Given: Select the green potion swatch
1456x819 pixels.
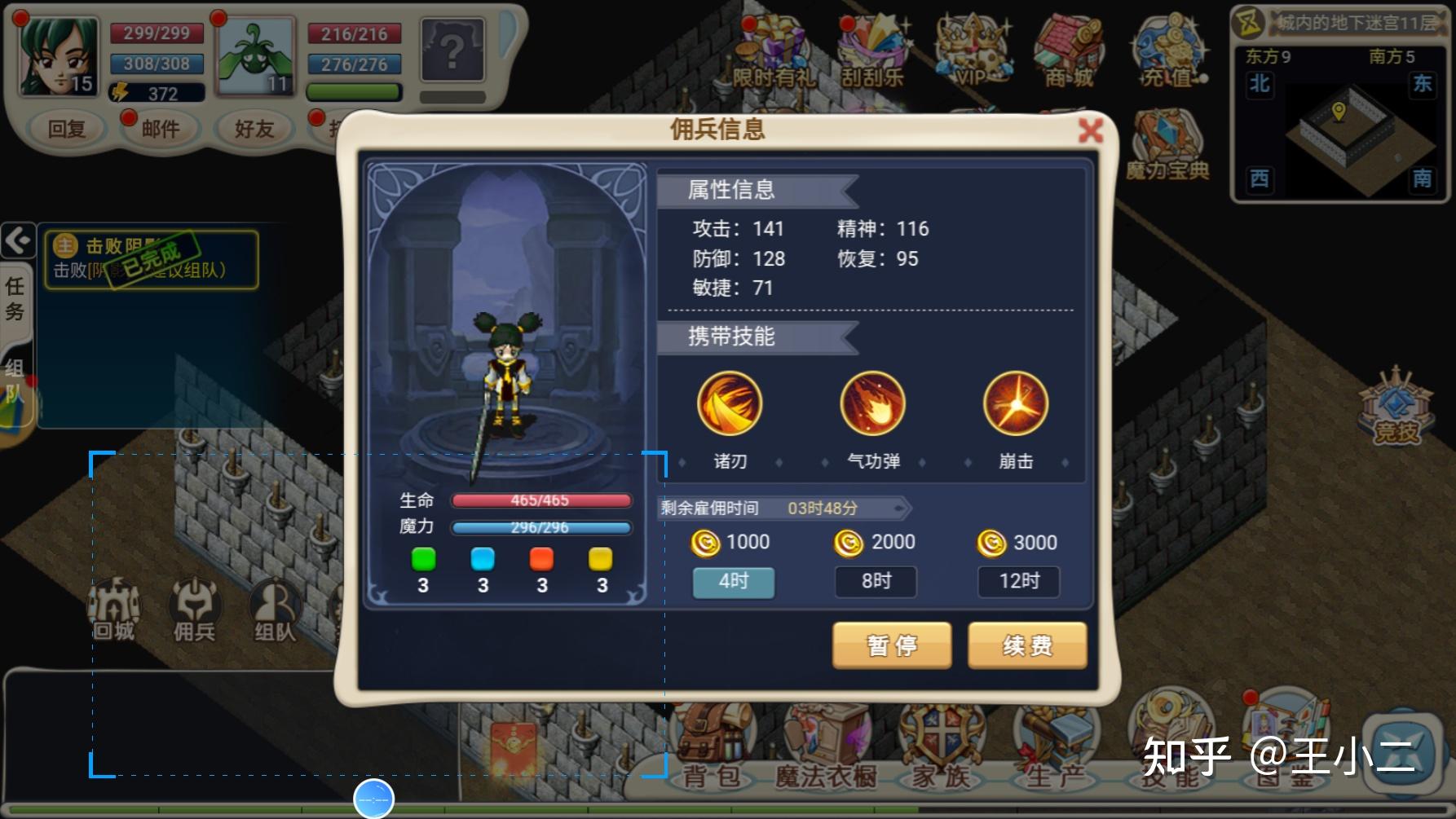Looking at the screenshot, I should [x=424, y=560].
